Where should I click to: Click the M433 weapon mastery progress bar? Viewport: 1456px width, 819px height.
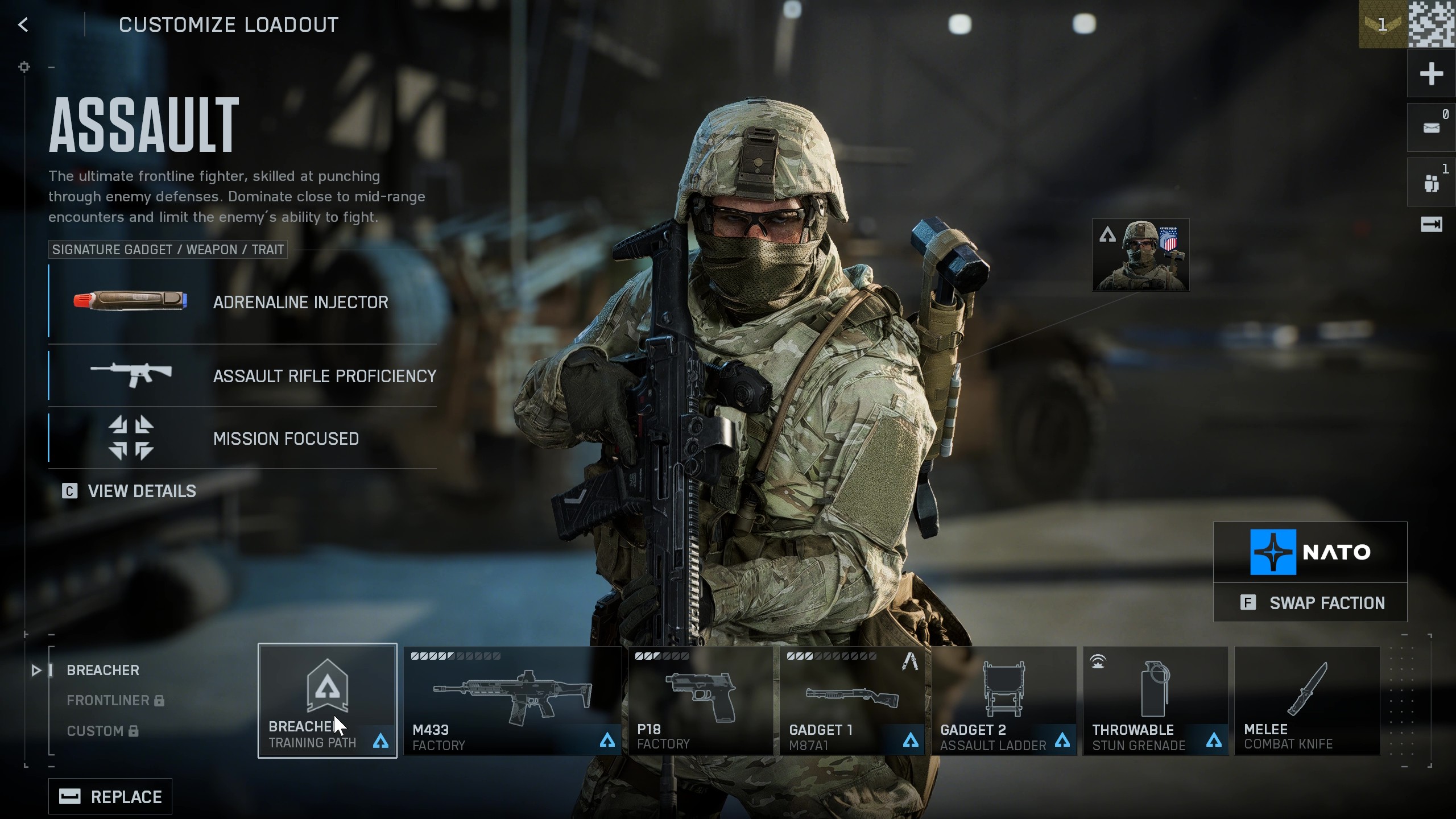click(455, 655)
